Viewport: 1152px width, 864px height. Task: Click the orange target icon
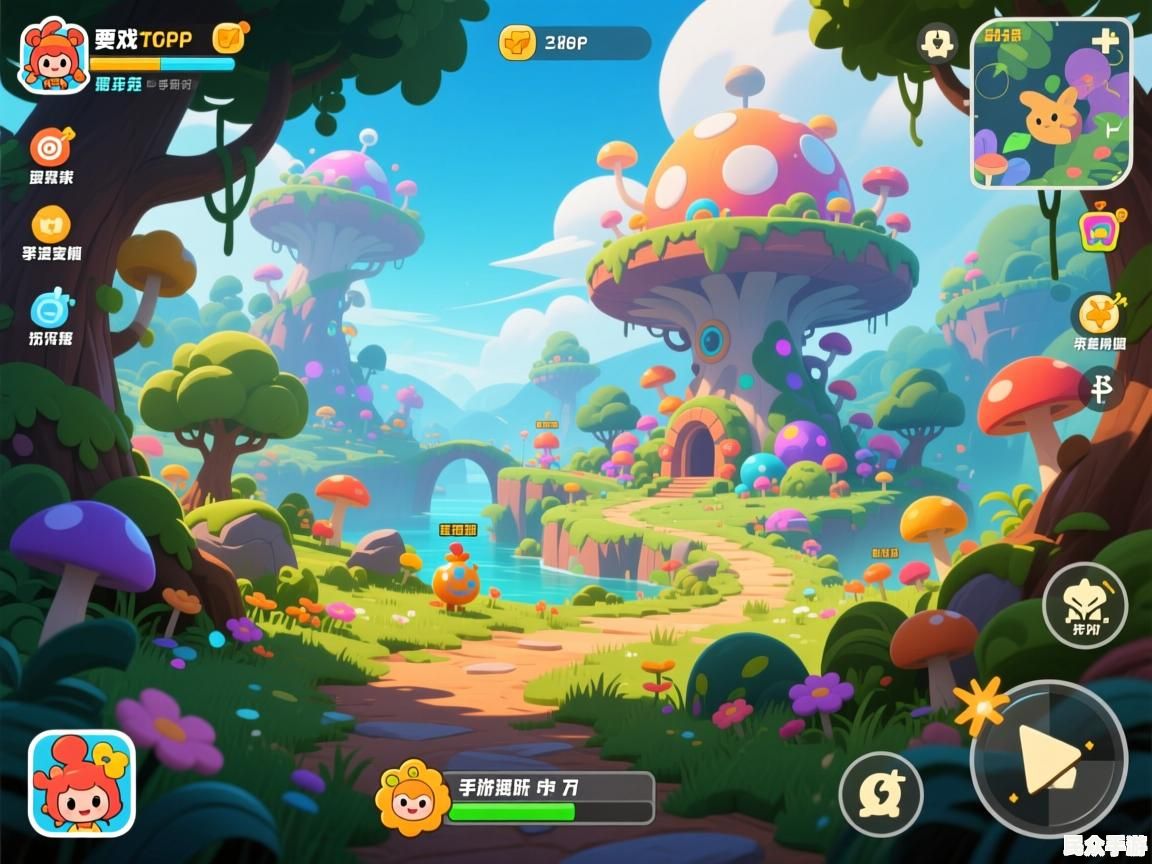(x=51, y=147)
